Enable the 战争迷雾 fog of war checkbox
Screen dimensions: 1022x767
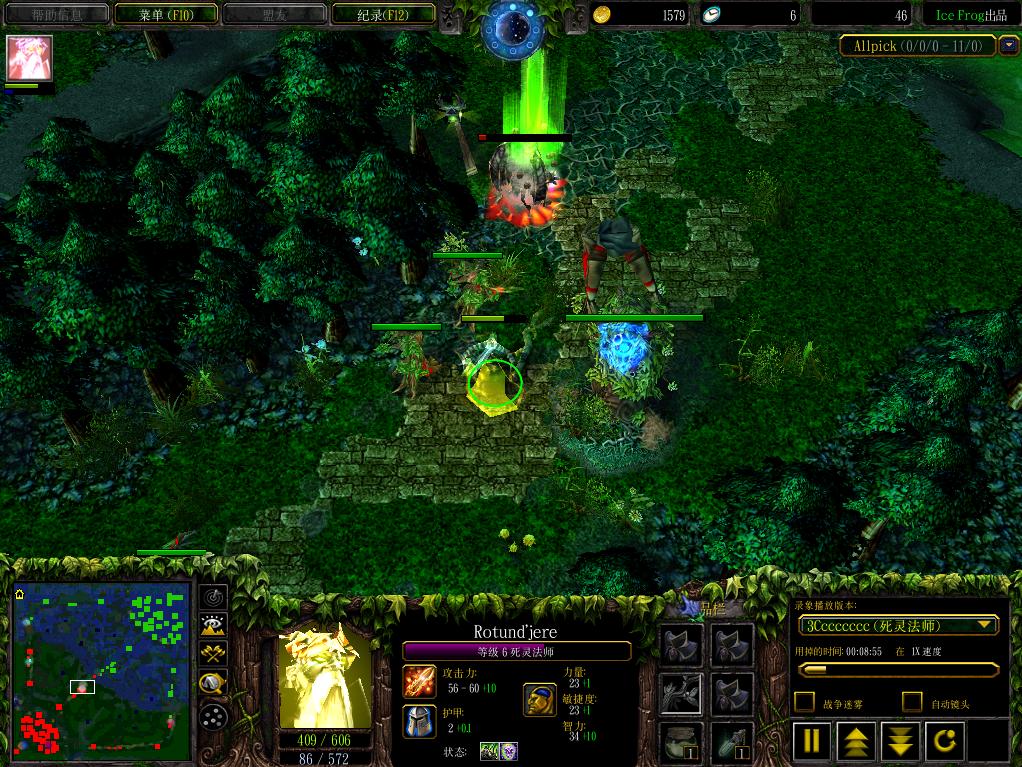pyautogui.click(x=804, y=702)
